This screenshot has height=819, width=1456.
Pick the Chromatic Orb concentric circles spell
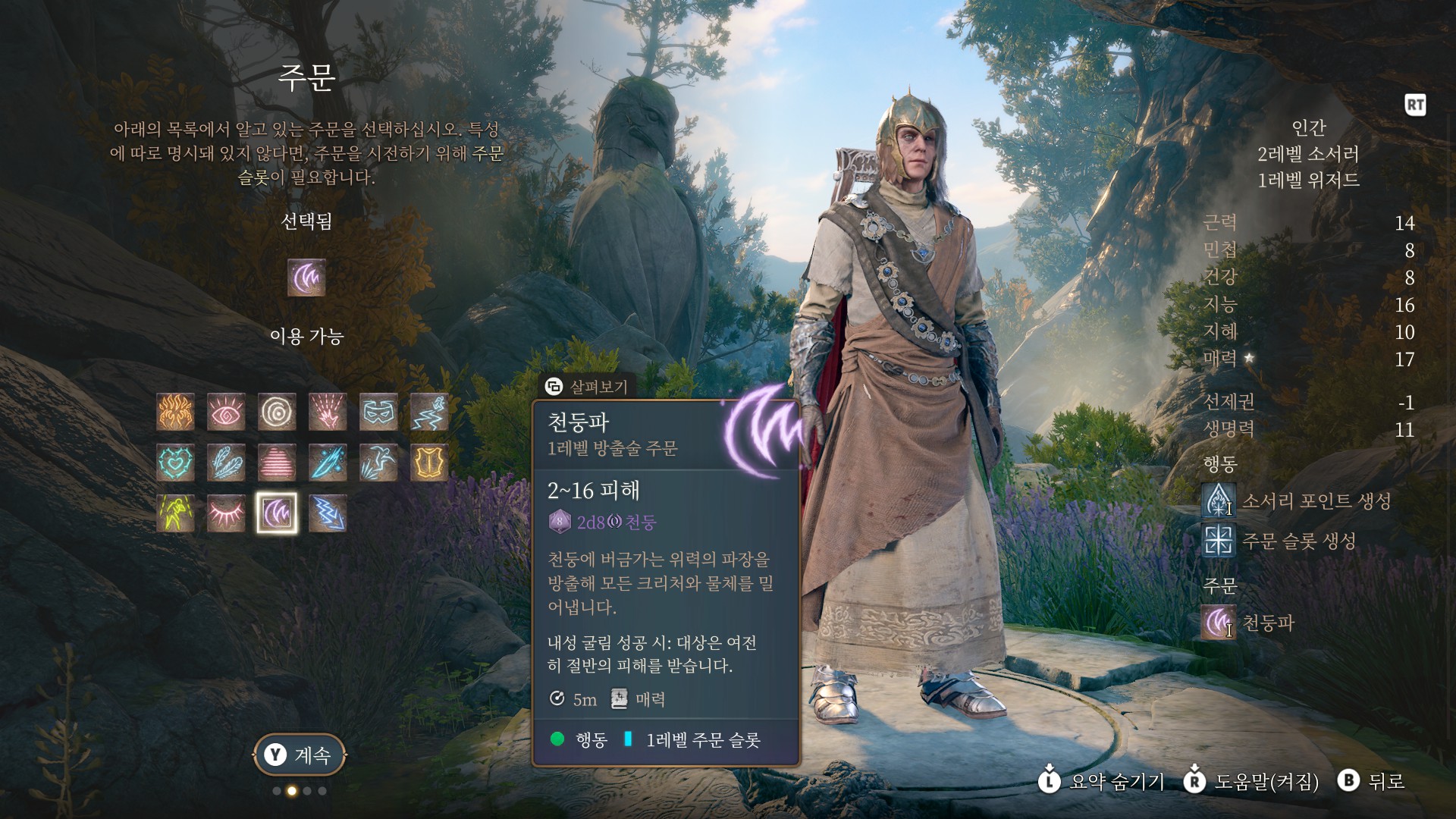(277, 412)
